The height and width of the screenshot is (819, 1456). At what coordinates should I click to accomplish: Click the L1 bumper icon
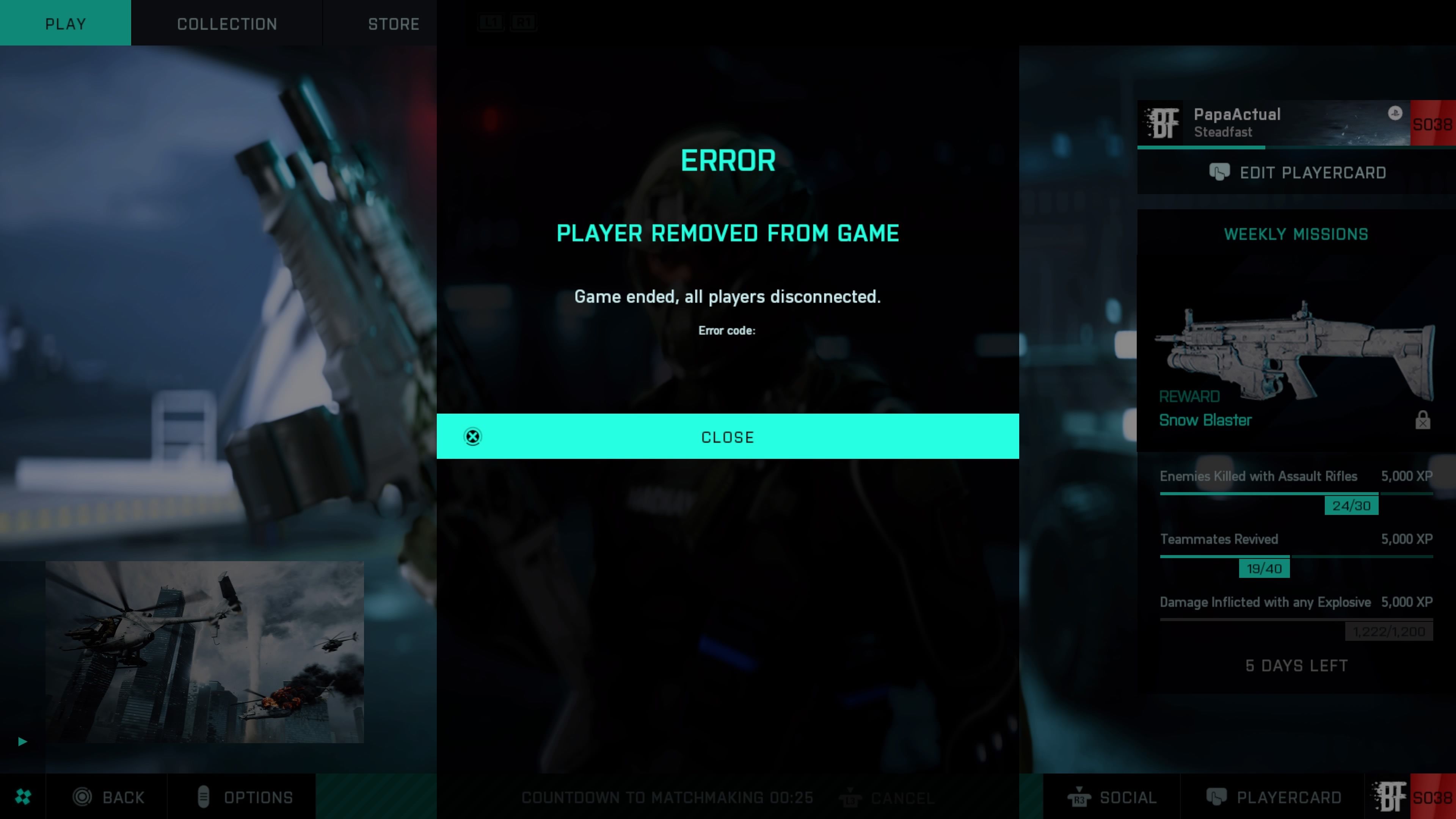click(491, 23)
